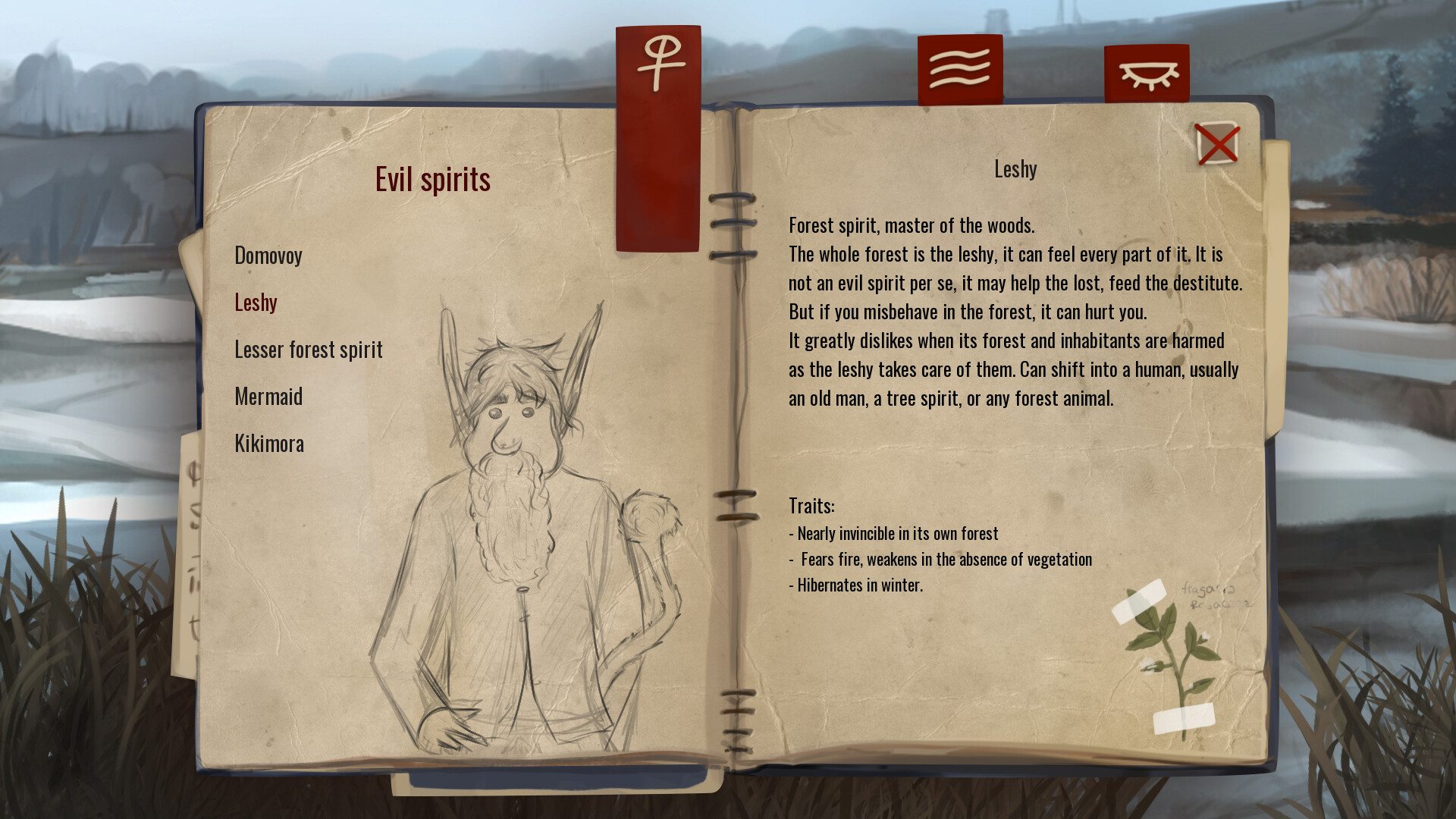Select the Kikimora entry
Image resolution: width=1456 pixels, height=819 pixels.
tap(269, 444)
